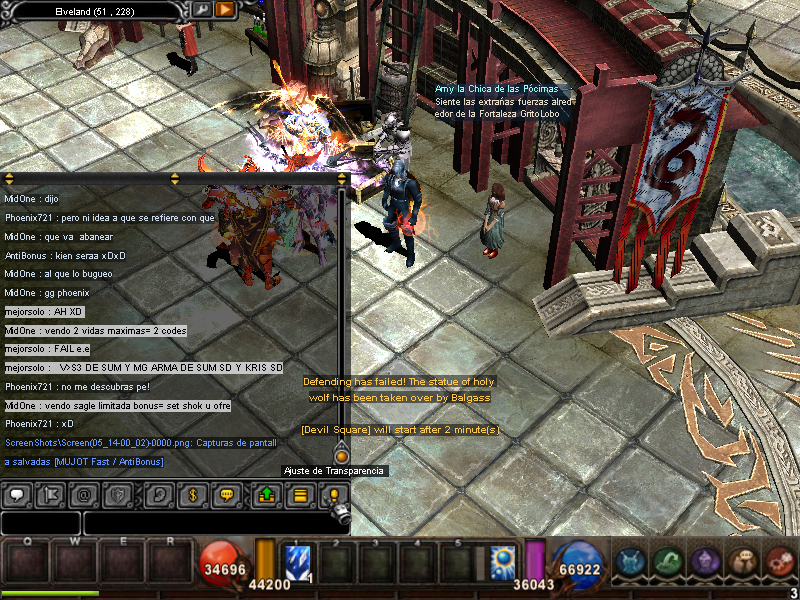Use the blue item in hotbar slot 1
Screen dimensions: 800x600
300,561
